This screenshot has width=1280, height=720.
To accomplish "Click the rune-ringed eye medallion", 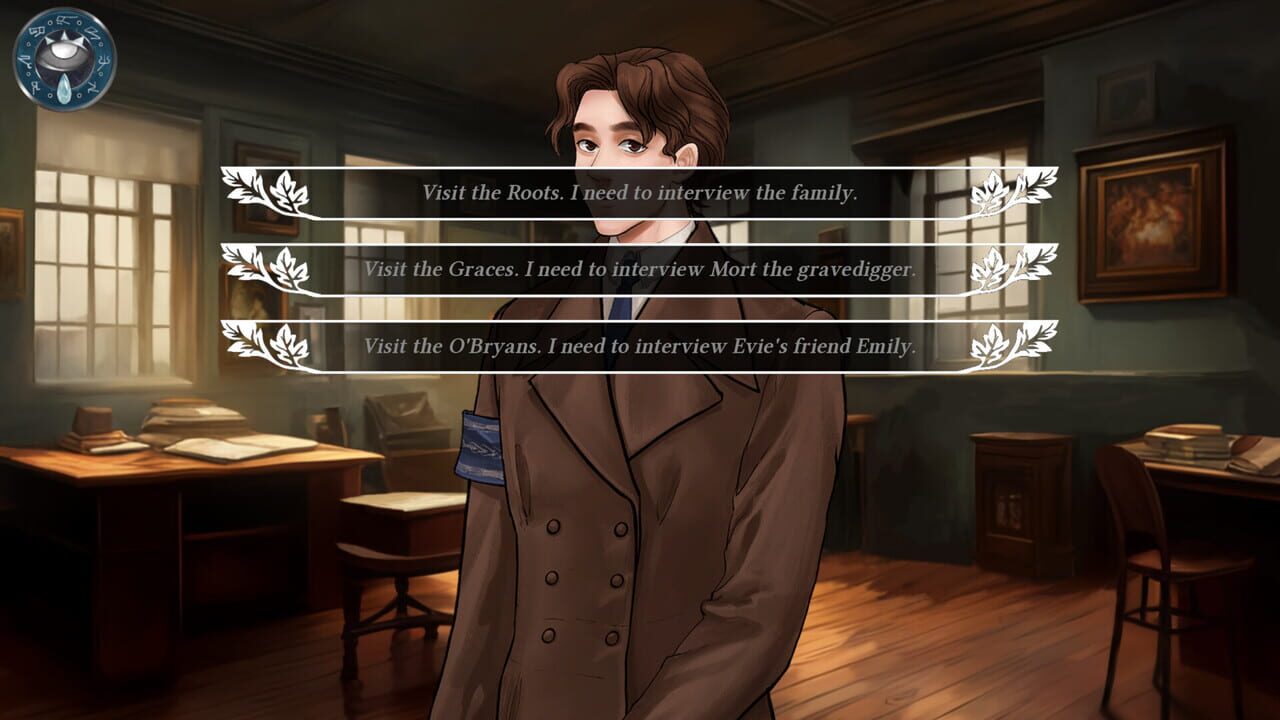I will click(58, 58).
